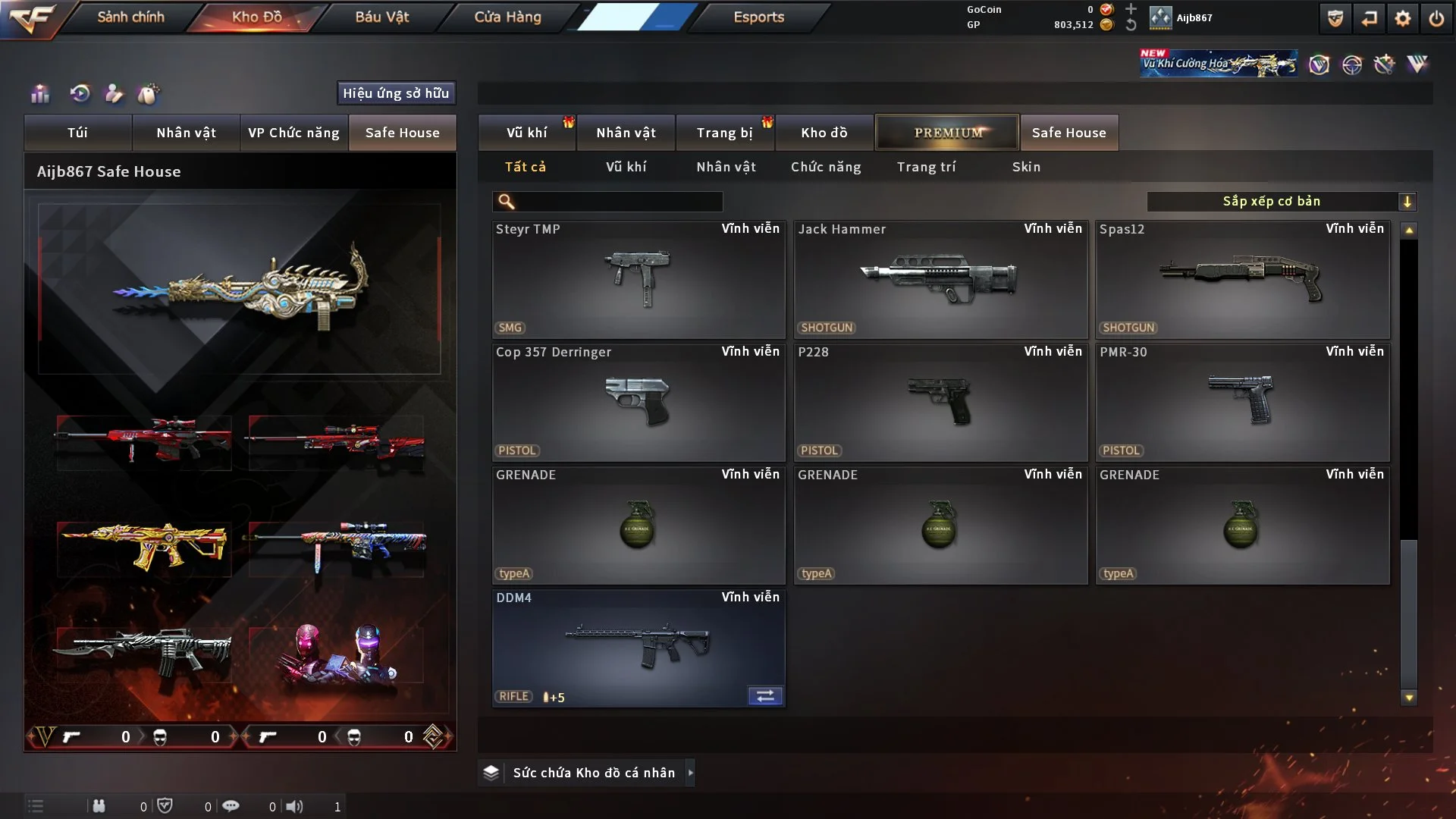Click the DDM4 swap arrows button

[765, 696]
